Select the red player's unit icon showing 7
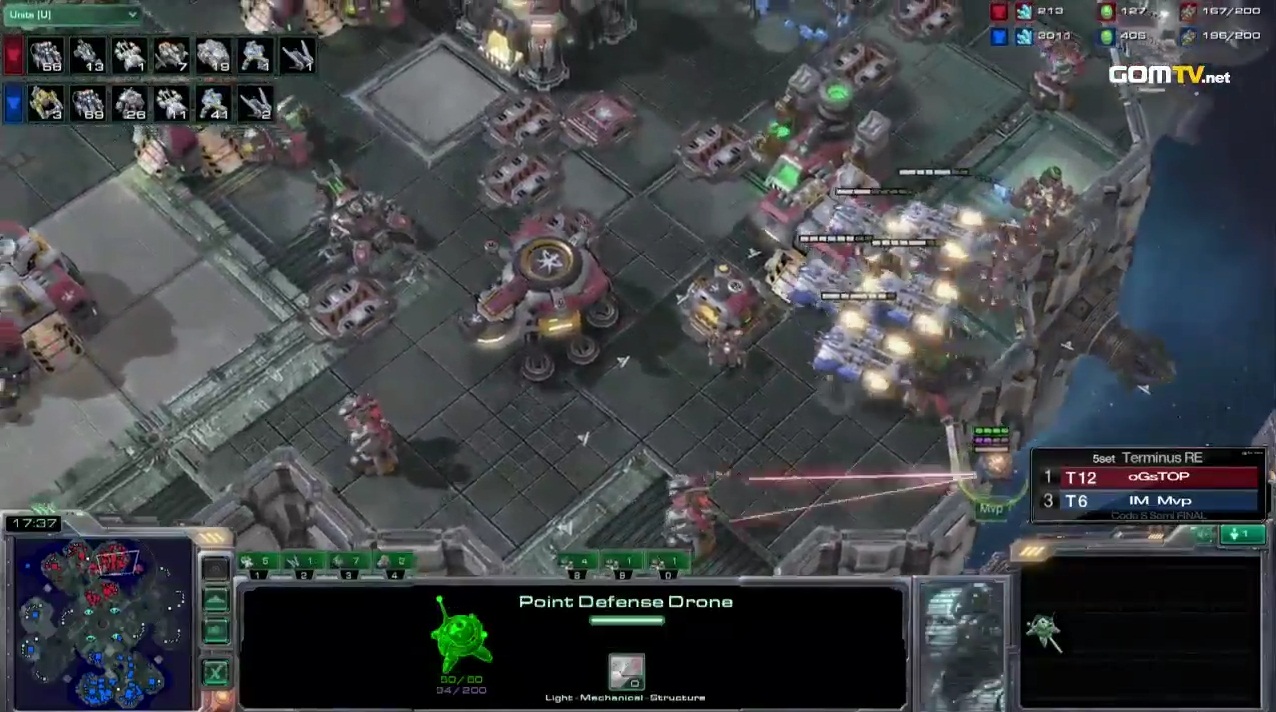 pyautogui.click(x=172, y=56)
